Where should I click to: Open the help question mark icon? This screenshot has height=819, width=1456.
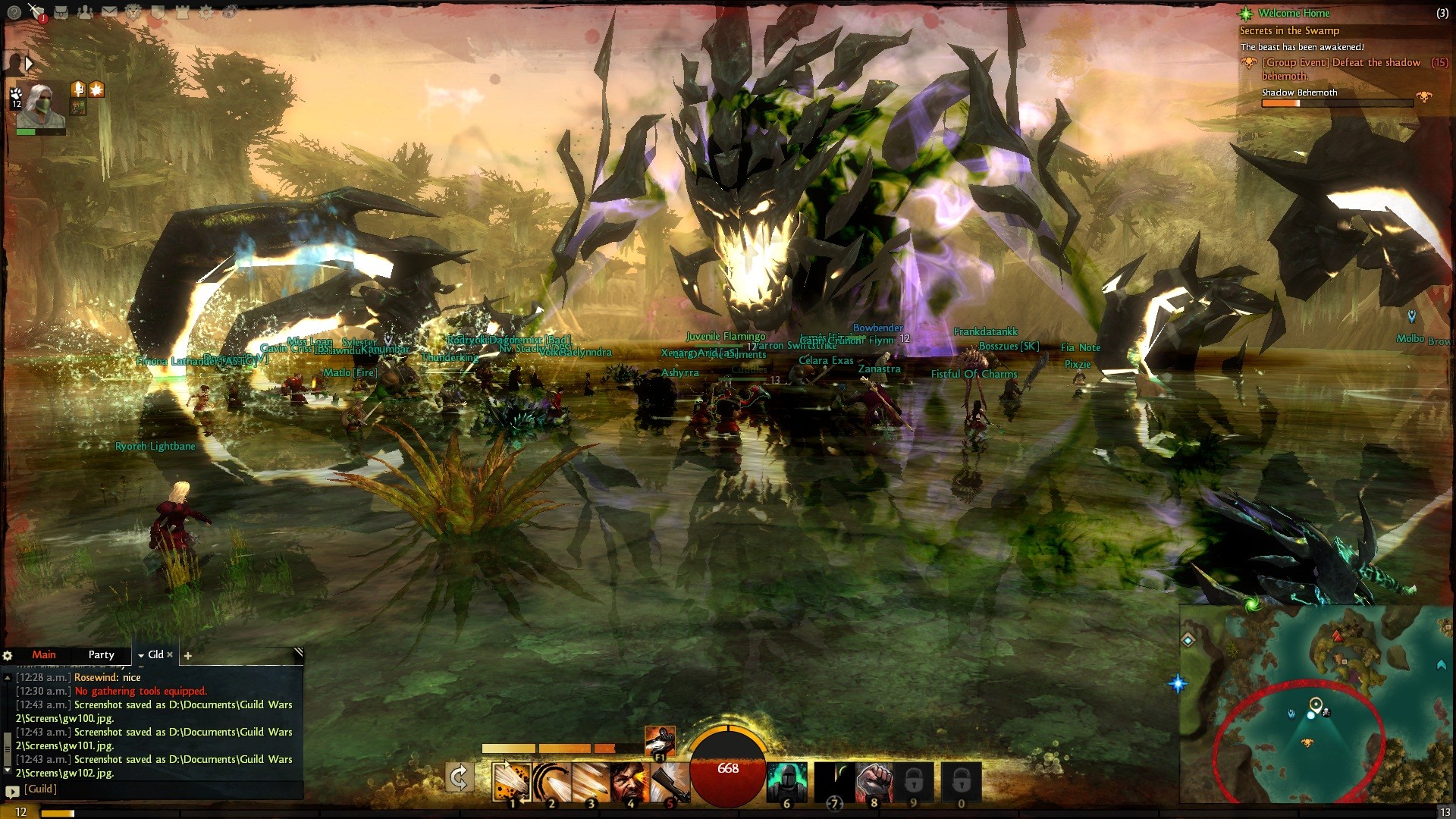14,12
